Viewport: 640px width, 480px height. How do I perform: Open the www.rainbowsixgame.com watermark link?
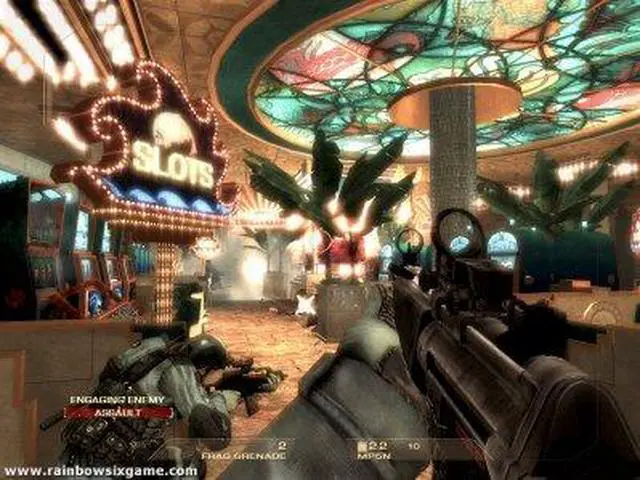point(100,470)
